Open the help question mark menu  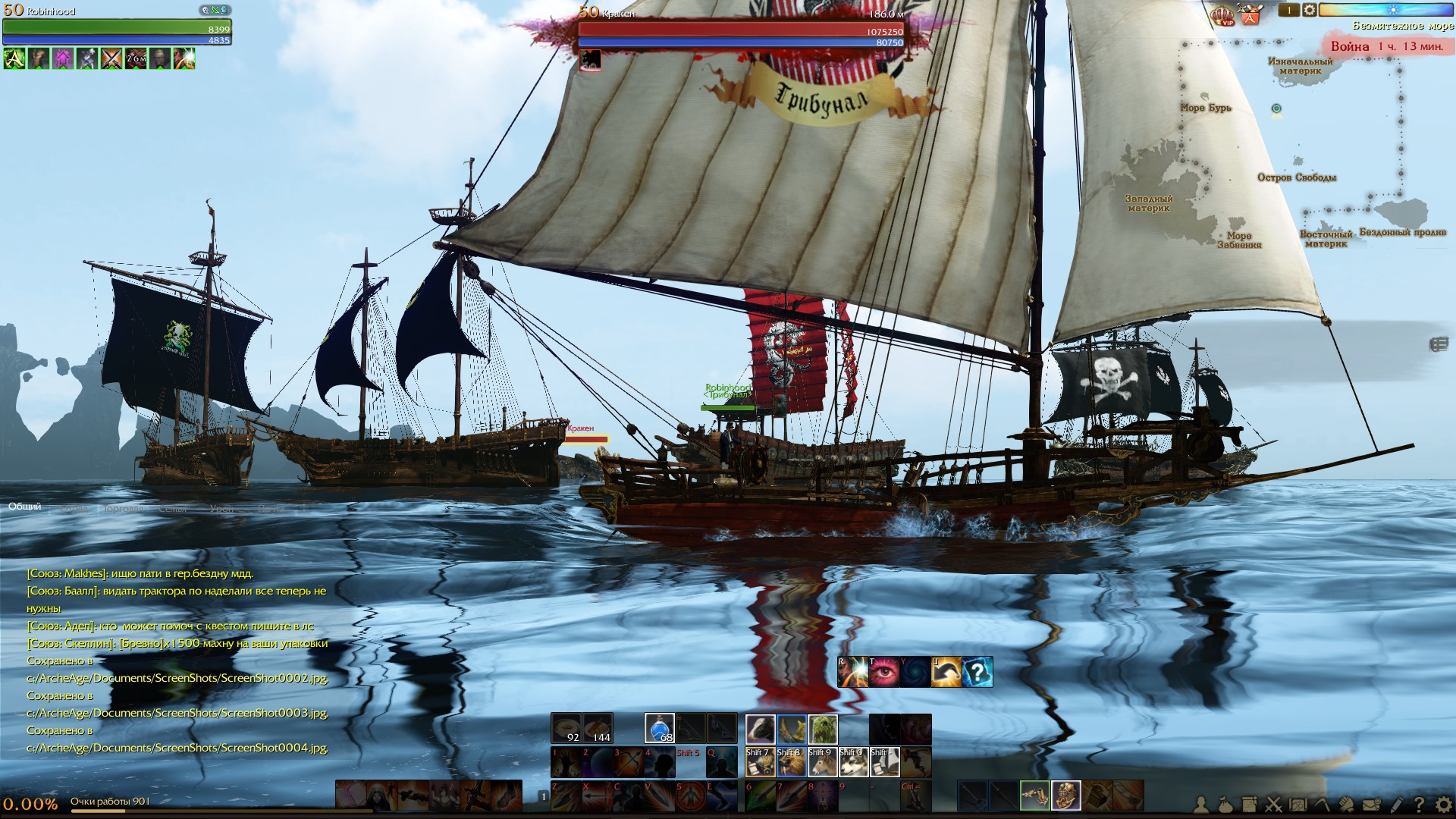[1419, 805]
